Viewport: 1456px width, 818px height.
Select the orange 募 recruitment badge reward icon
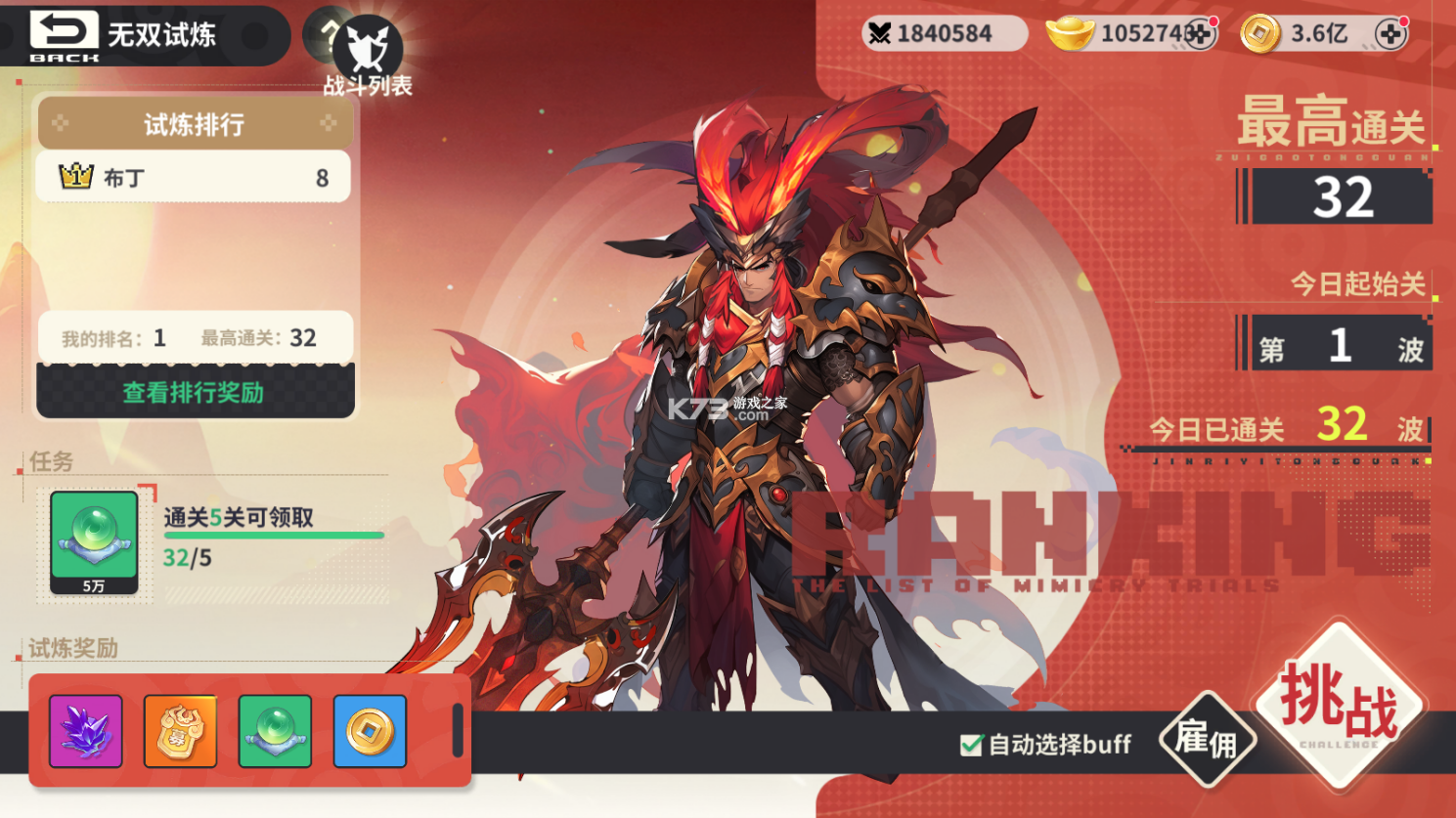[x=180, y=730]
